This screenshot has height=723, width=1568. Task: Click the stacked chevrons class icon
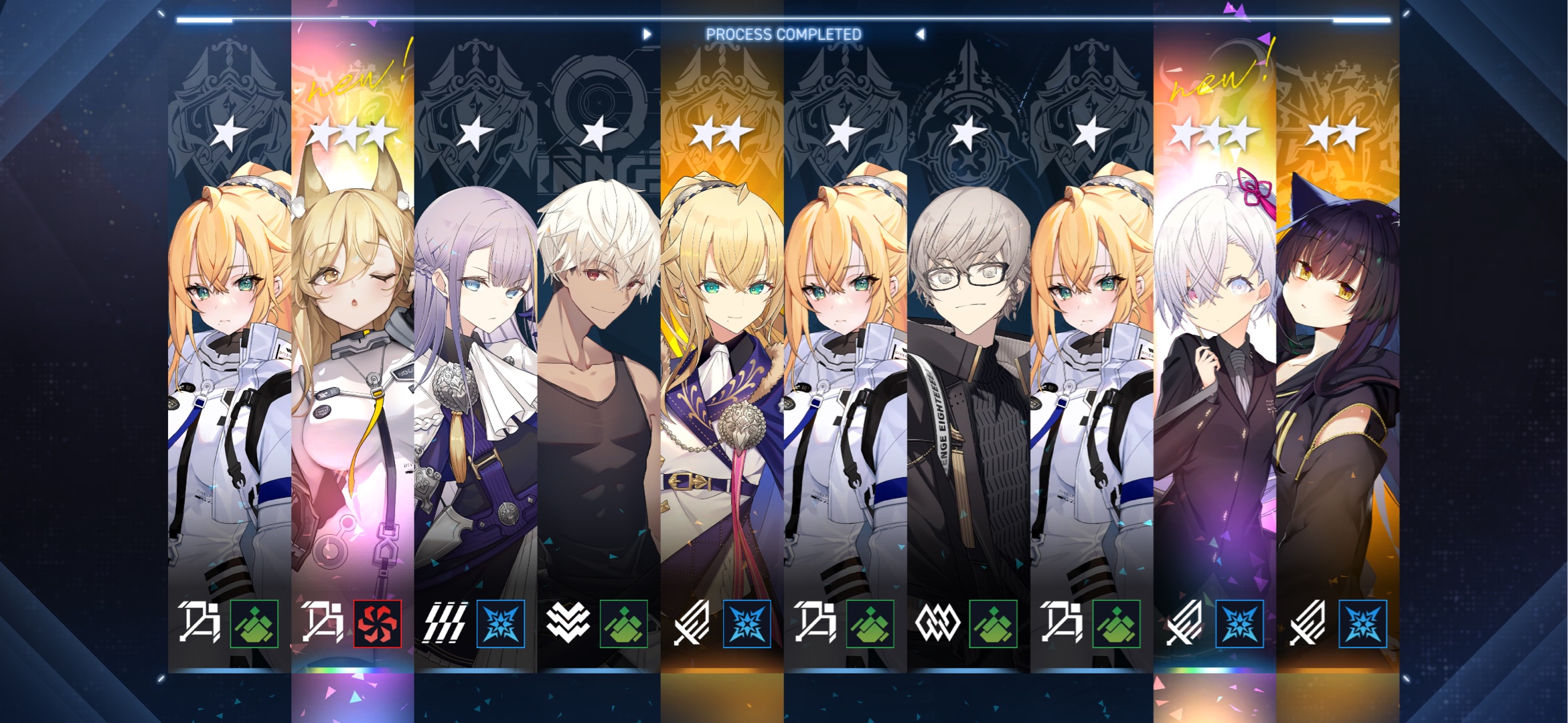(x=568, y=623)
